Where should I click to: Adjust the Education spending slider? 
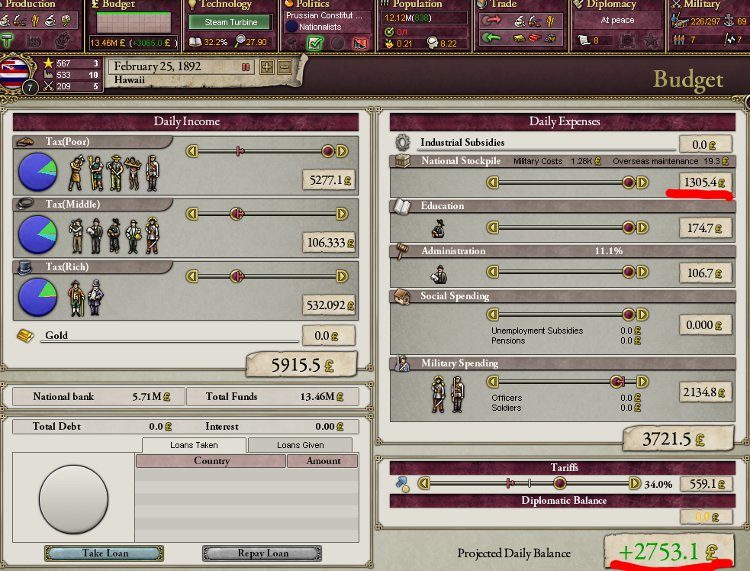point(629,228)
